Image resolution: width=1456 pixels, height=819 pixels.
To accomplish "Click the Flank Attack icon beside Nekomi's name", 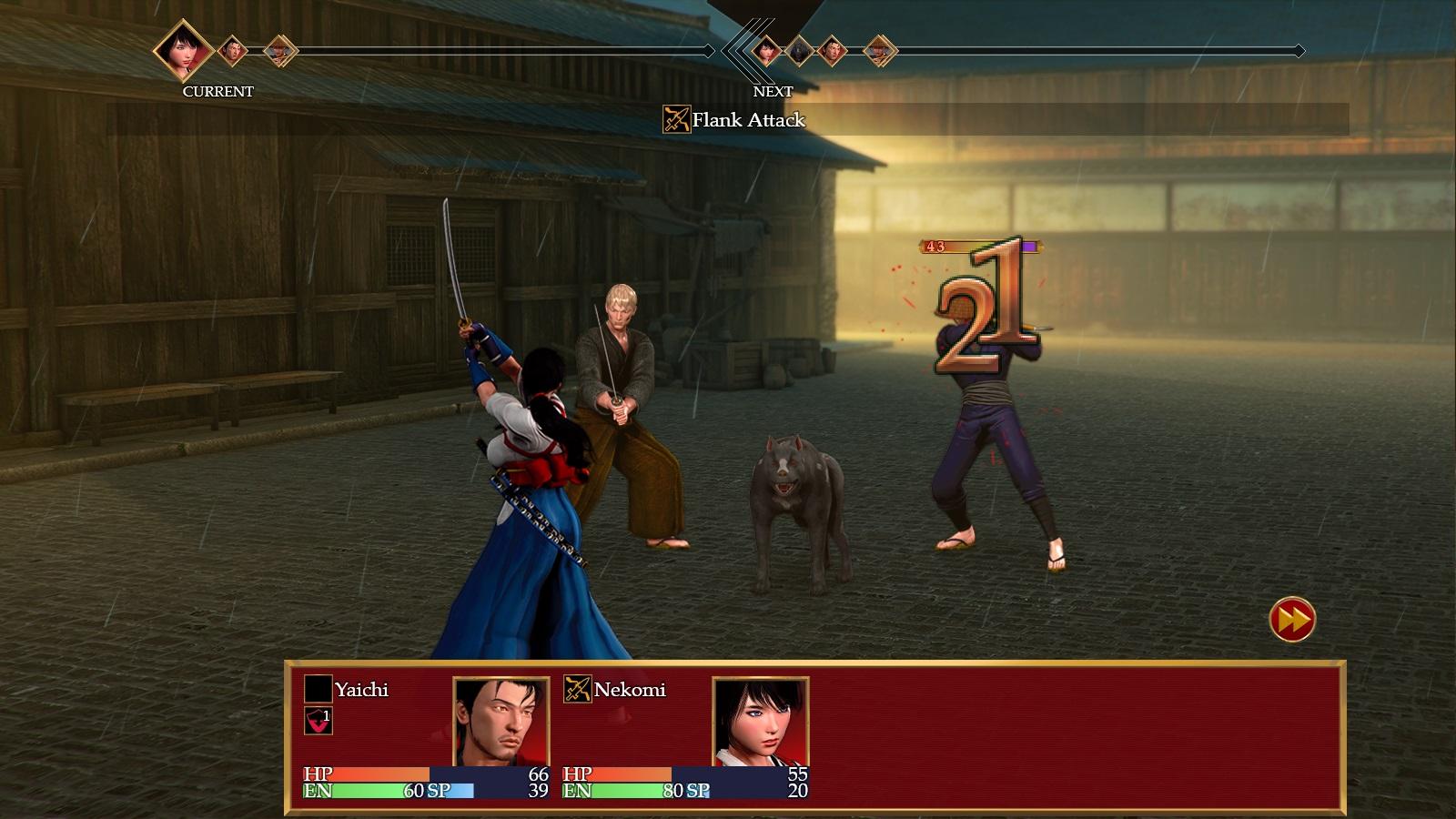I will (577, 689).
